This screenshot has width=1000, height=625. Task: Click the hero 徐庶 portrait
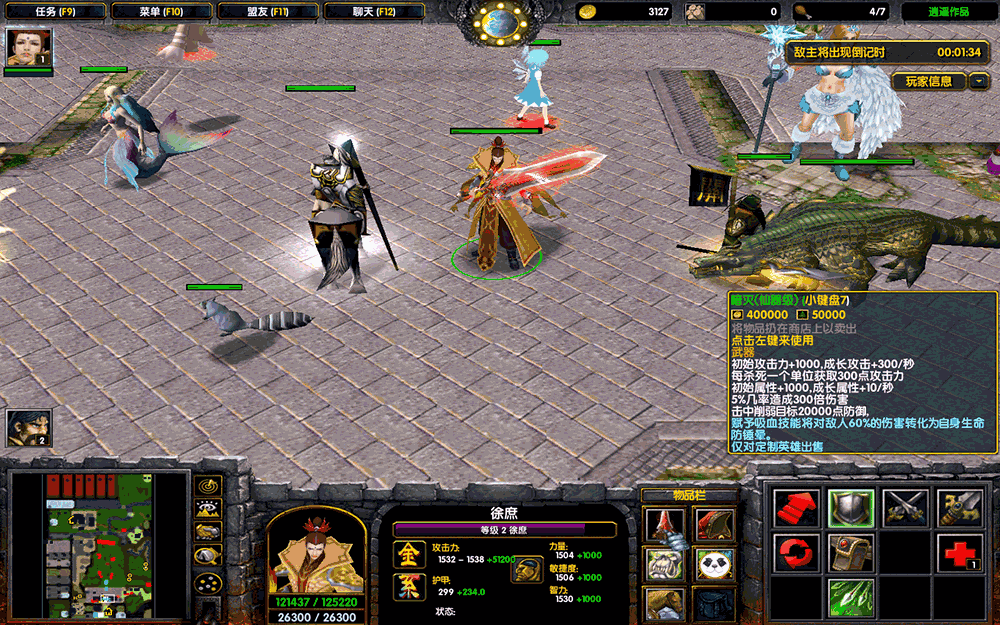point(315,552)
